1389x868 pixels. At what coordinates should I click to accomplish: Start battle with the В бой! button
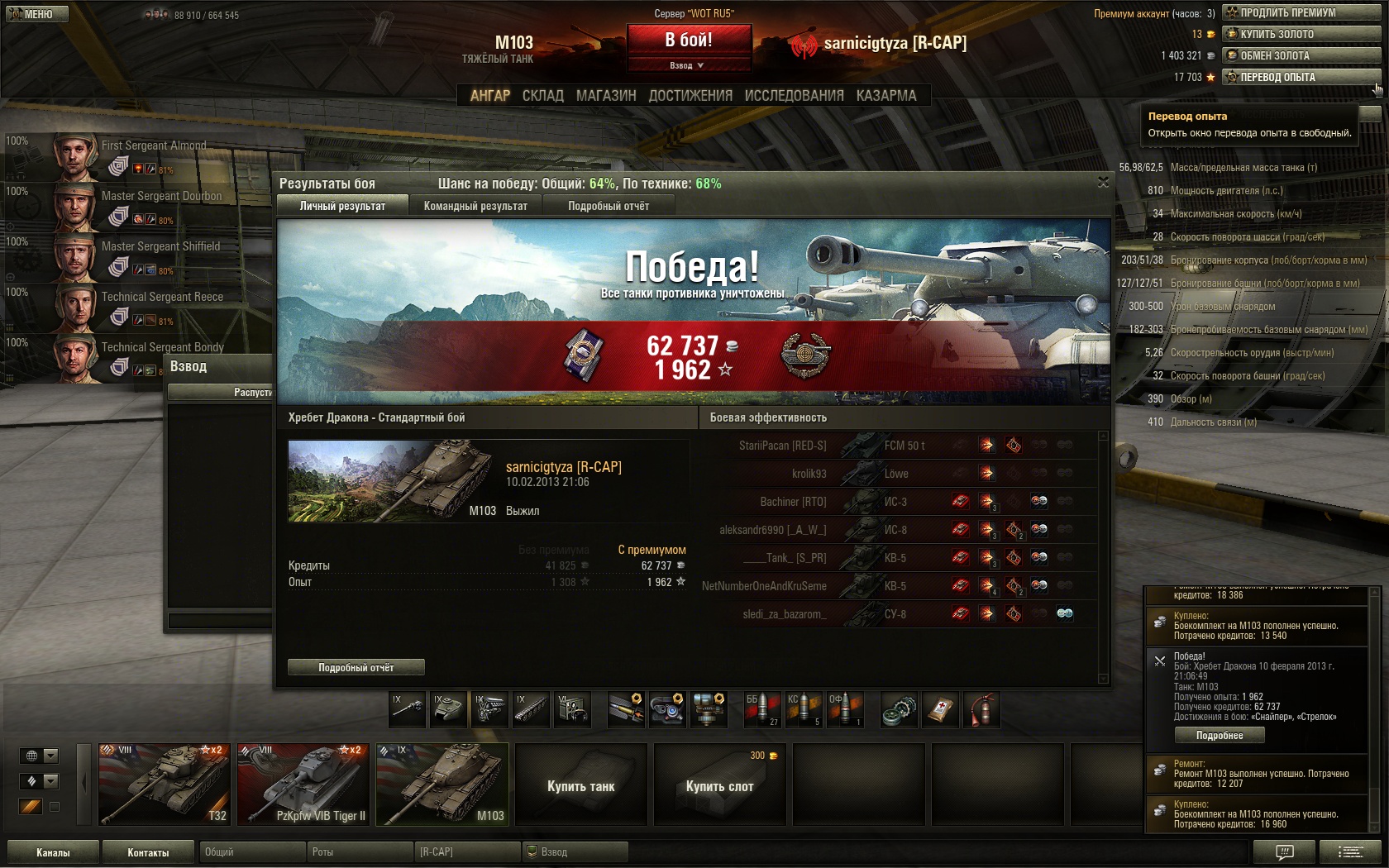tap(689, 40)
